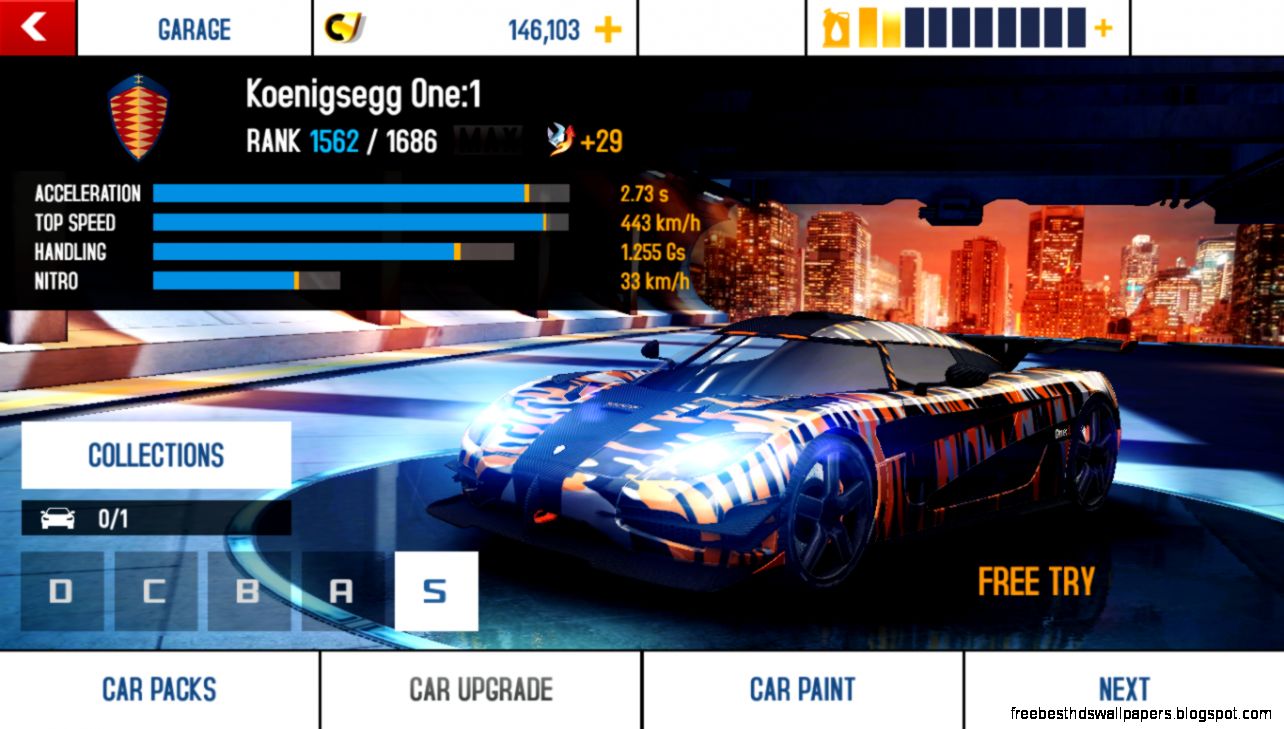This screenshot has height=729, width=1284.
Task: Open the COLLECTIONS panel
Action: [154, 456]
